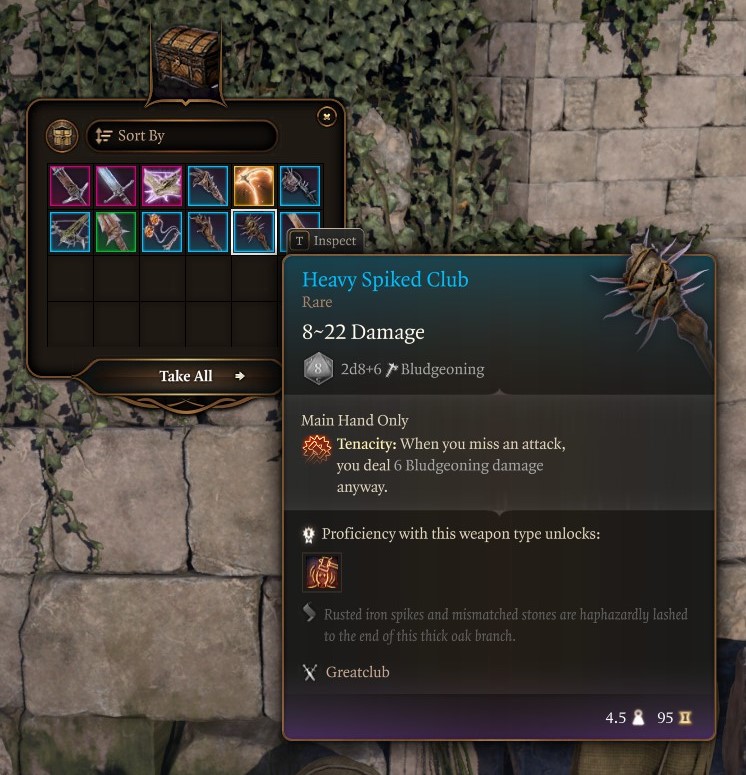The image size is (746, 775).
Task: Click the Tenacity passive icon
Action: point(317,450)
